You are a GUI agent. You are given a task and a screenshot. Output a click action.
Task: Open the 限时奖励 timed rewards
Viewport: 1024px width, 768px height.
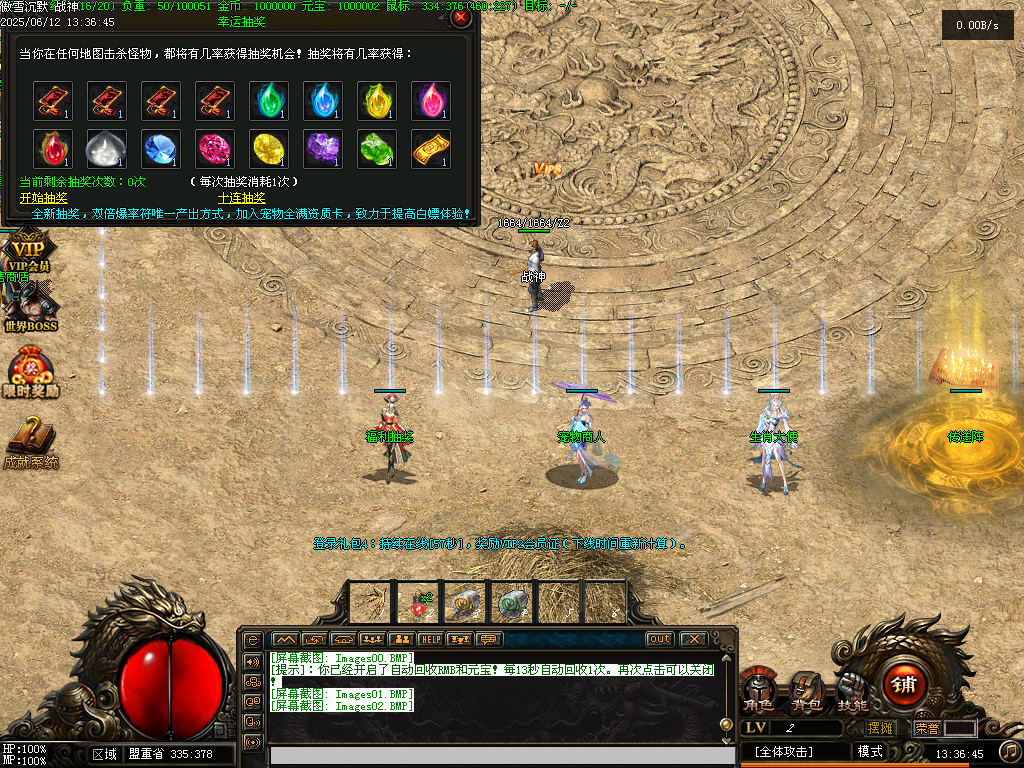(x=31, y=374)
